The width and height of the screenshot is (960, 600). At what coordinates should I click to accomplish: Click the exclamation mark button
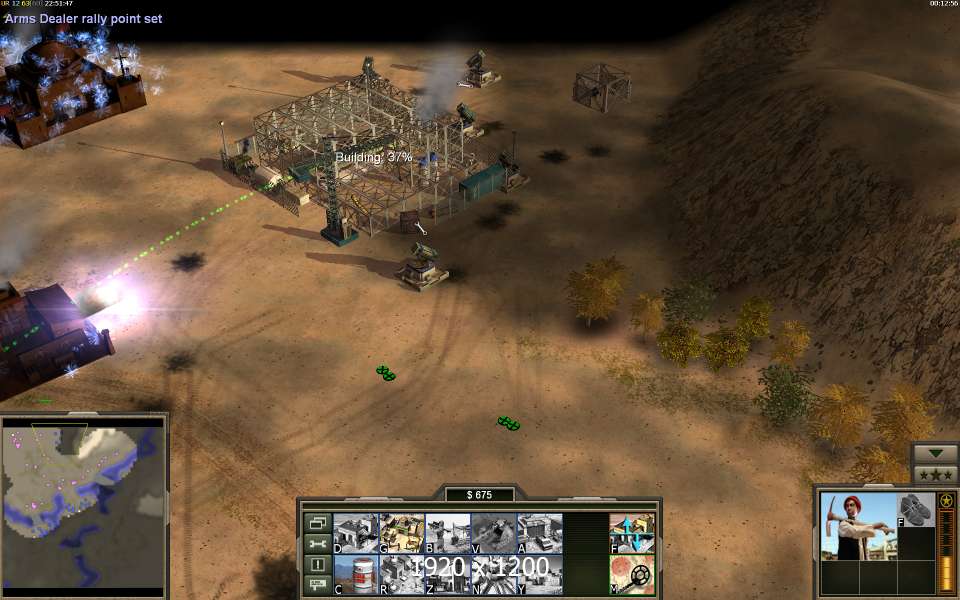point(317,565)
